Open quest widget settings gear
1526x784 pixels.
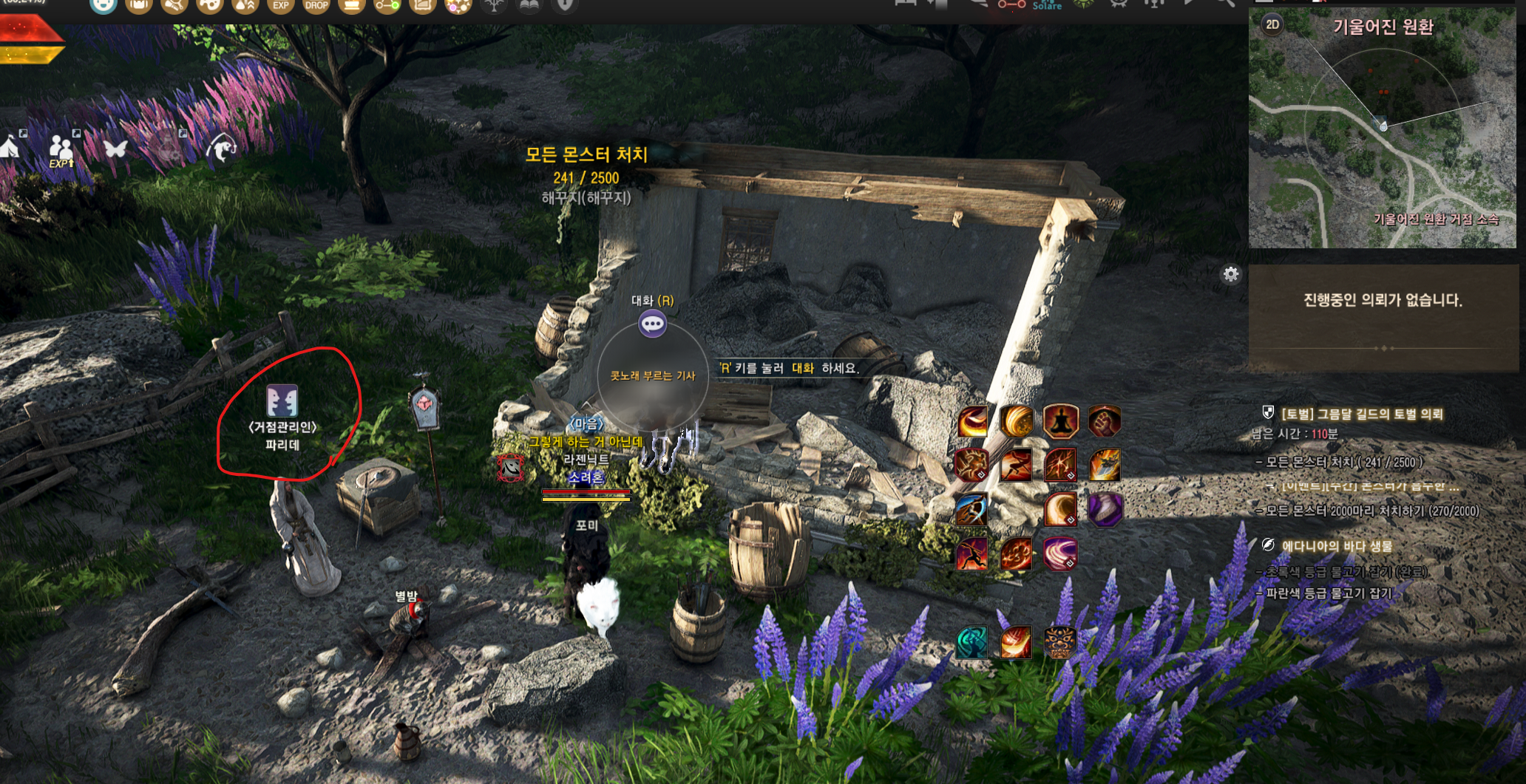pos(1230,275)
